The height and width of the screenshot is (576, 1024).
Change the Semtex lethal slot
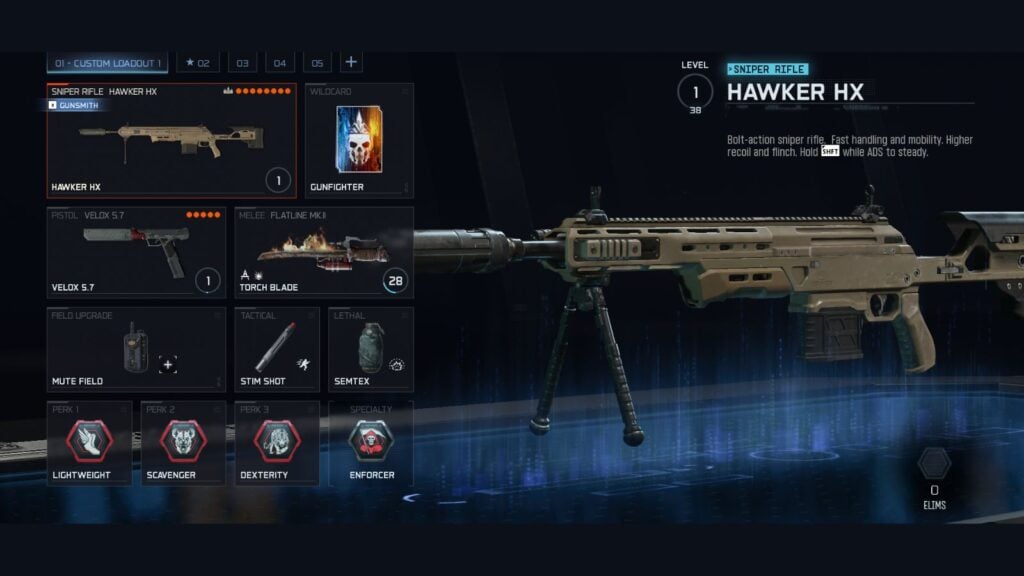tap(371, 349)
